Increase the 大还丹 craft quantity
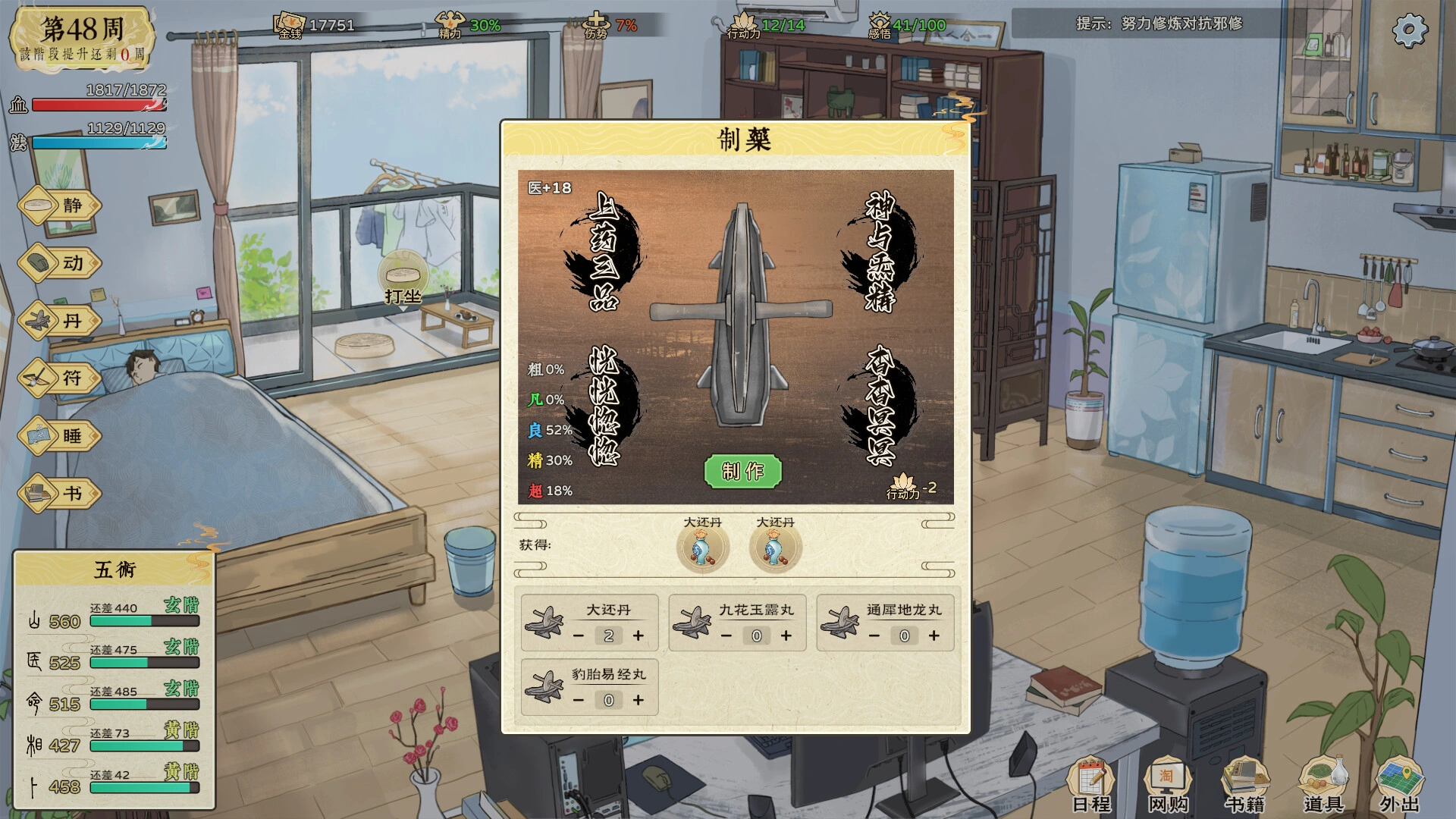 coord(637,636)
